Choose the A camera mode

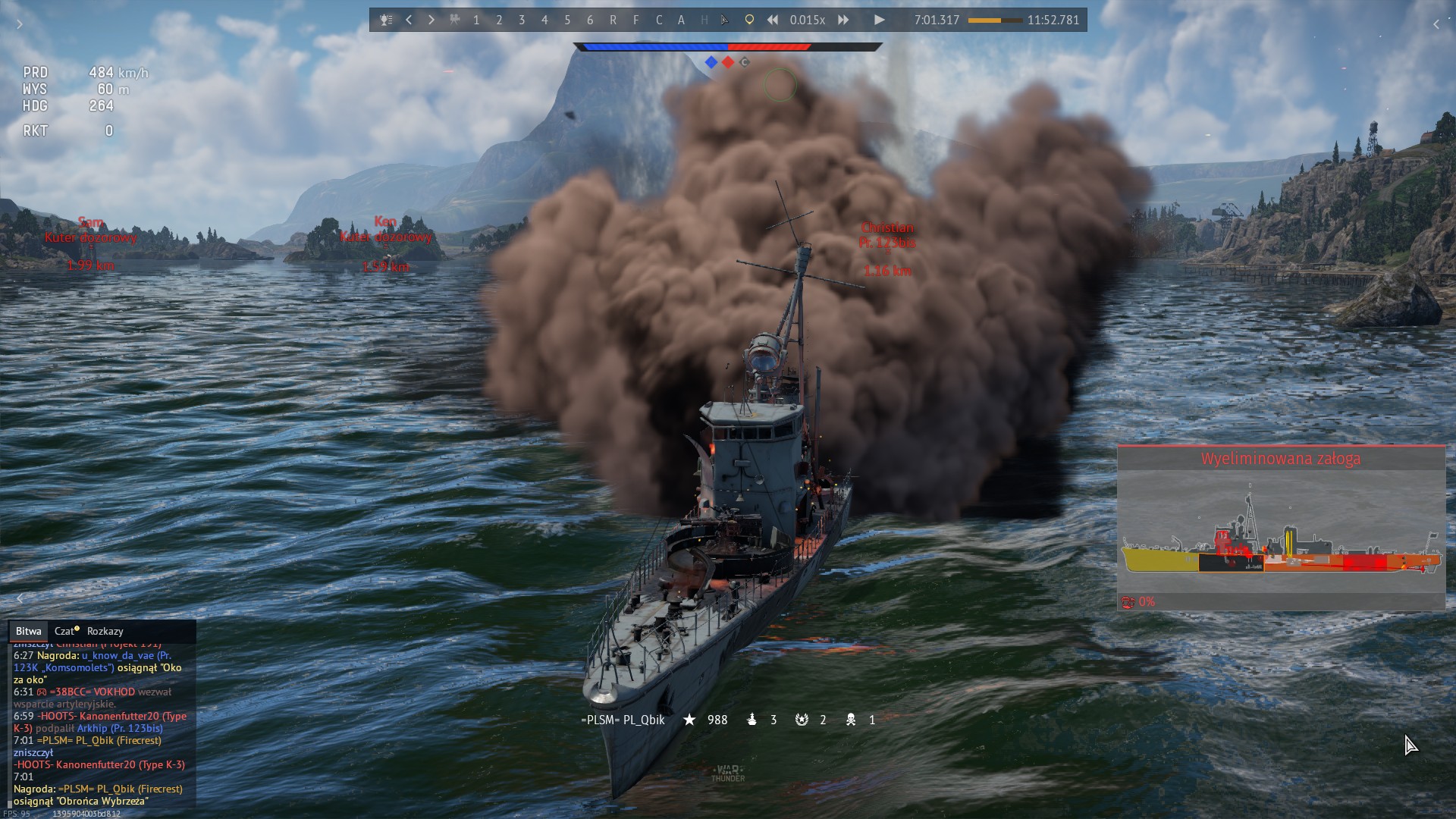click(x=681, y=20)
